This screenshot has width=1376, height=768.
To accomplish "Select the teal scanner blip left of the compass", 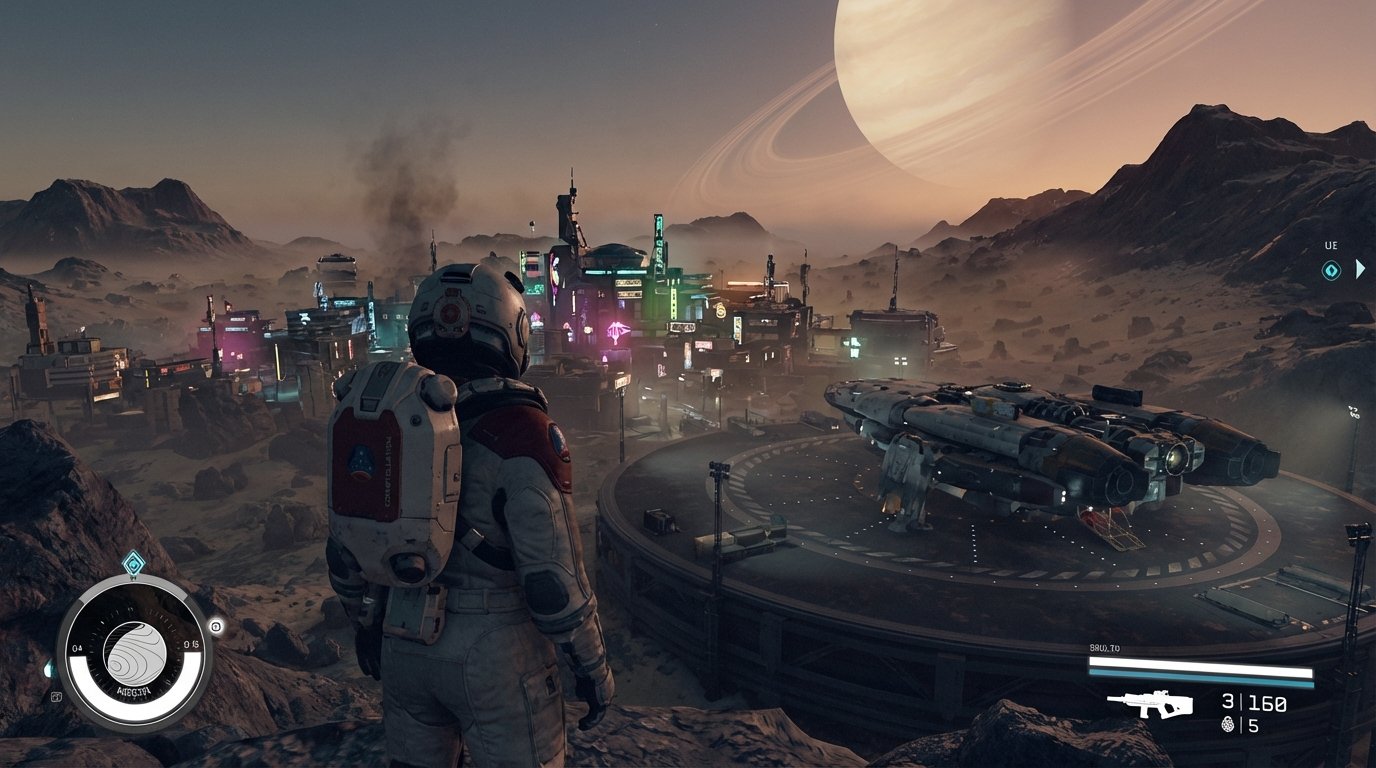I will pos(48,669).
